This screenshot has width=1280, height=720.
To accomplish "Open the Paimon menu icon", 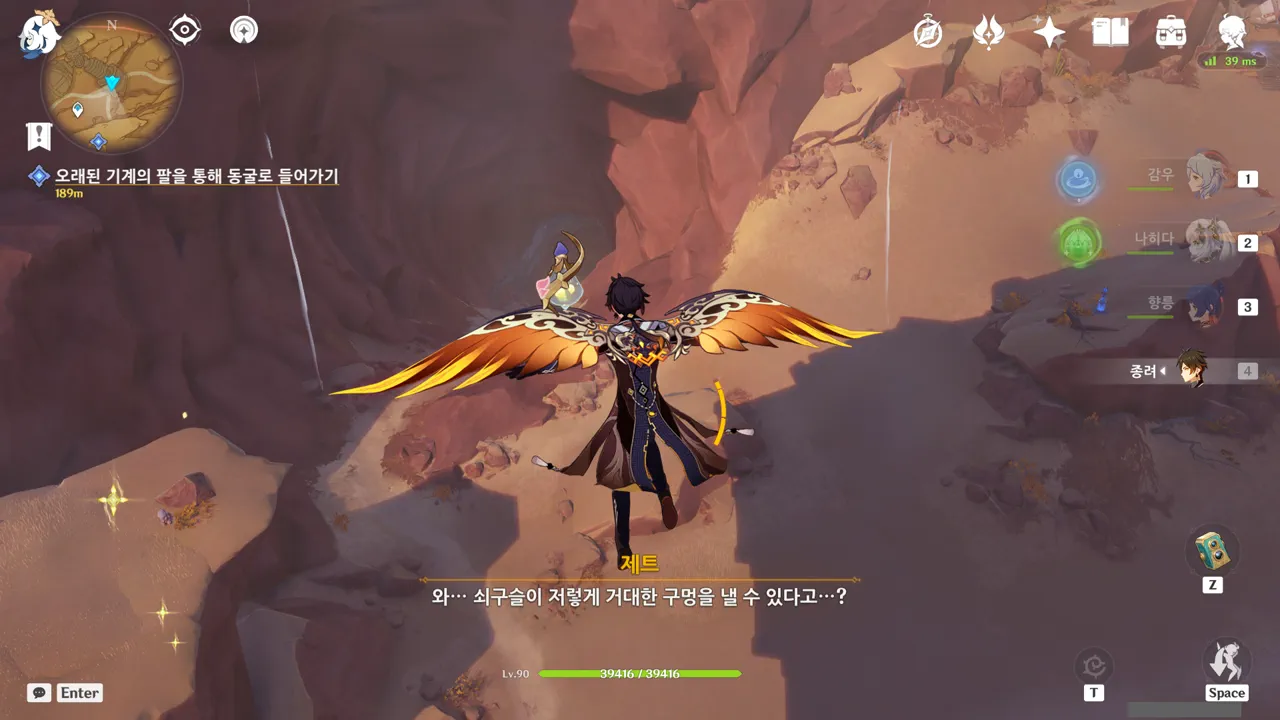I will pos(40,33).
